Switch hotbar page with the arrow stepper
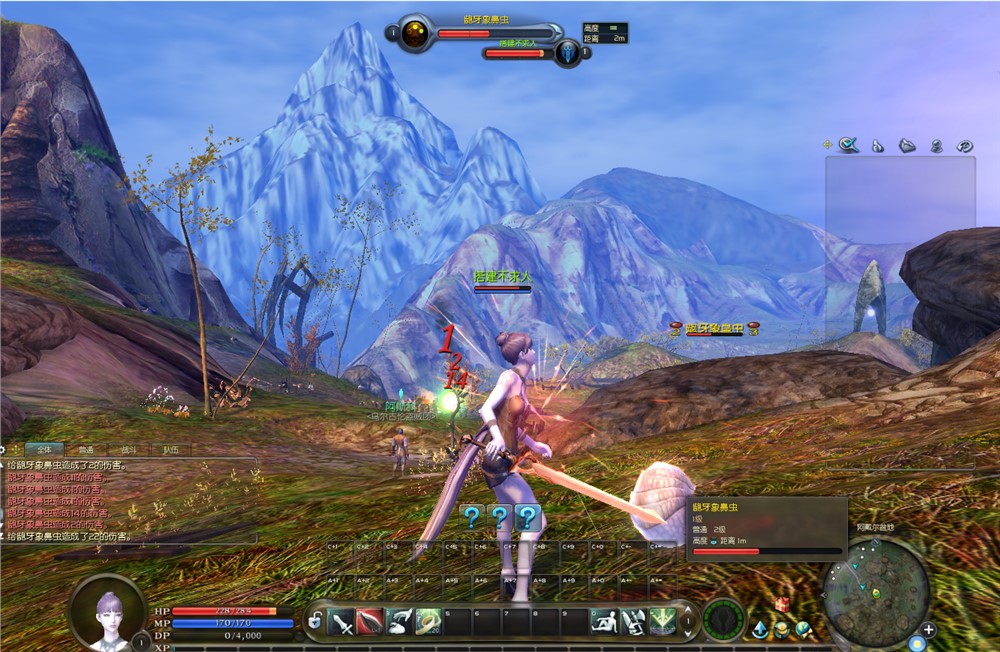This screenshot has height=652, width=1000. tap(687, 621)
